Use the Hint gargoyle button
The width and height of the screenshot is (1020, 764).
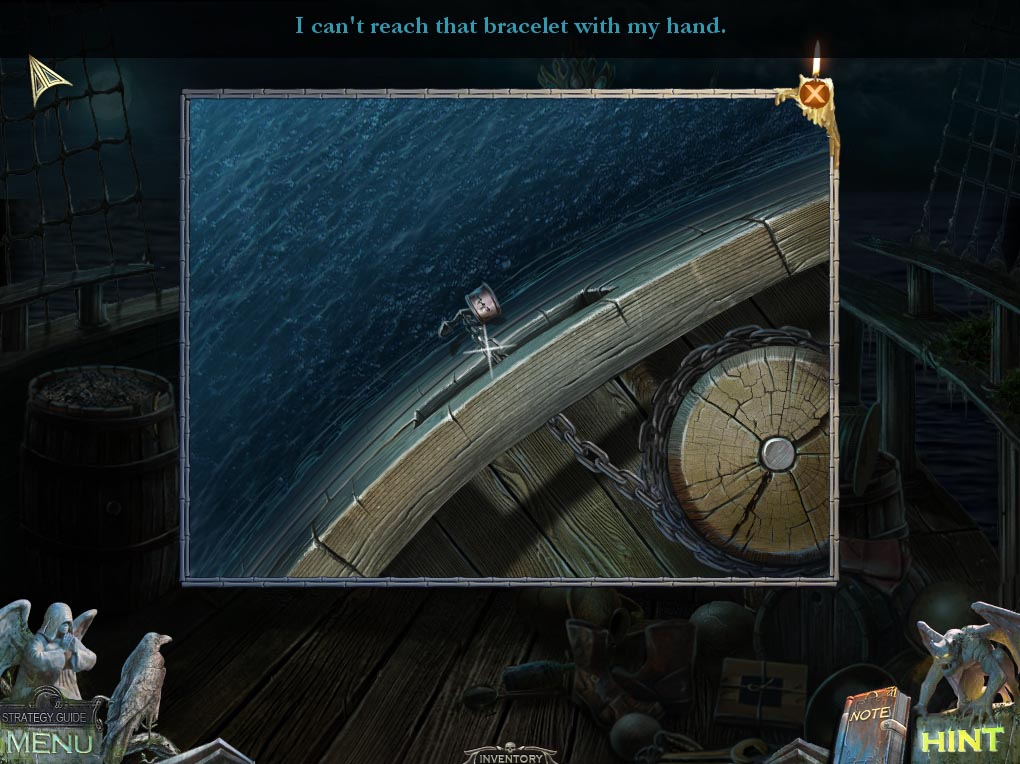pyautogui.click(x=960, y=740)
